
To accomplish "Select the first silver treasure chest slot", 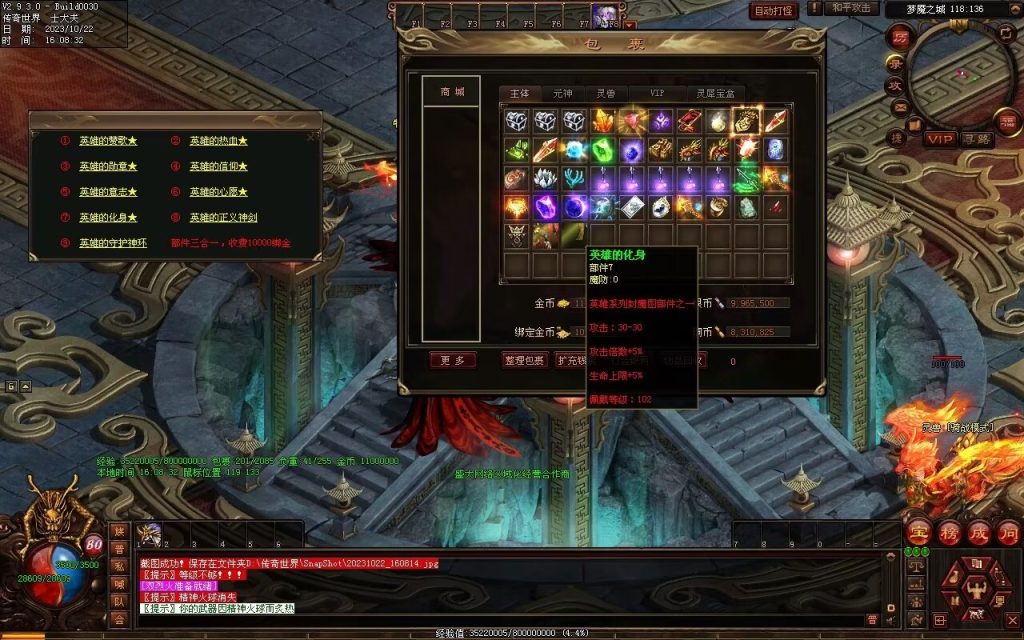I will [x=516, y=121].
